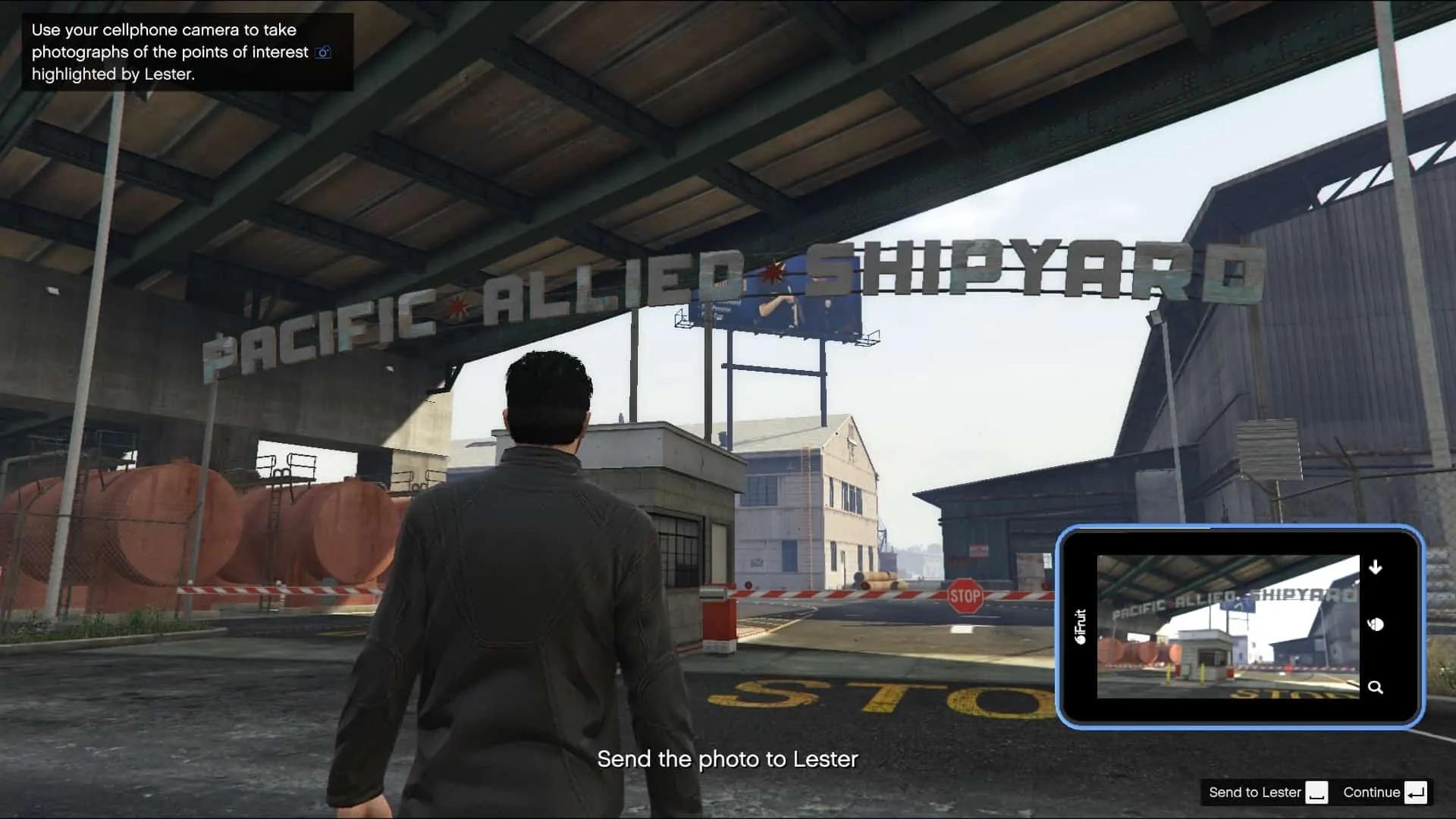
Task: Click the spacebar key glyph beside Send to Lester
Action: pos(1318,792)
